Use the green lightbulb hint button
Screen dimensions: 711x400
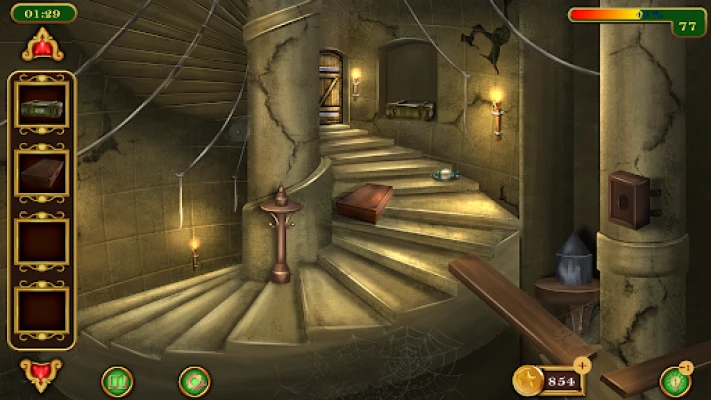click(675, 381)
